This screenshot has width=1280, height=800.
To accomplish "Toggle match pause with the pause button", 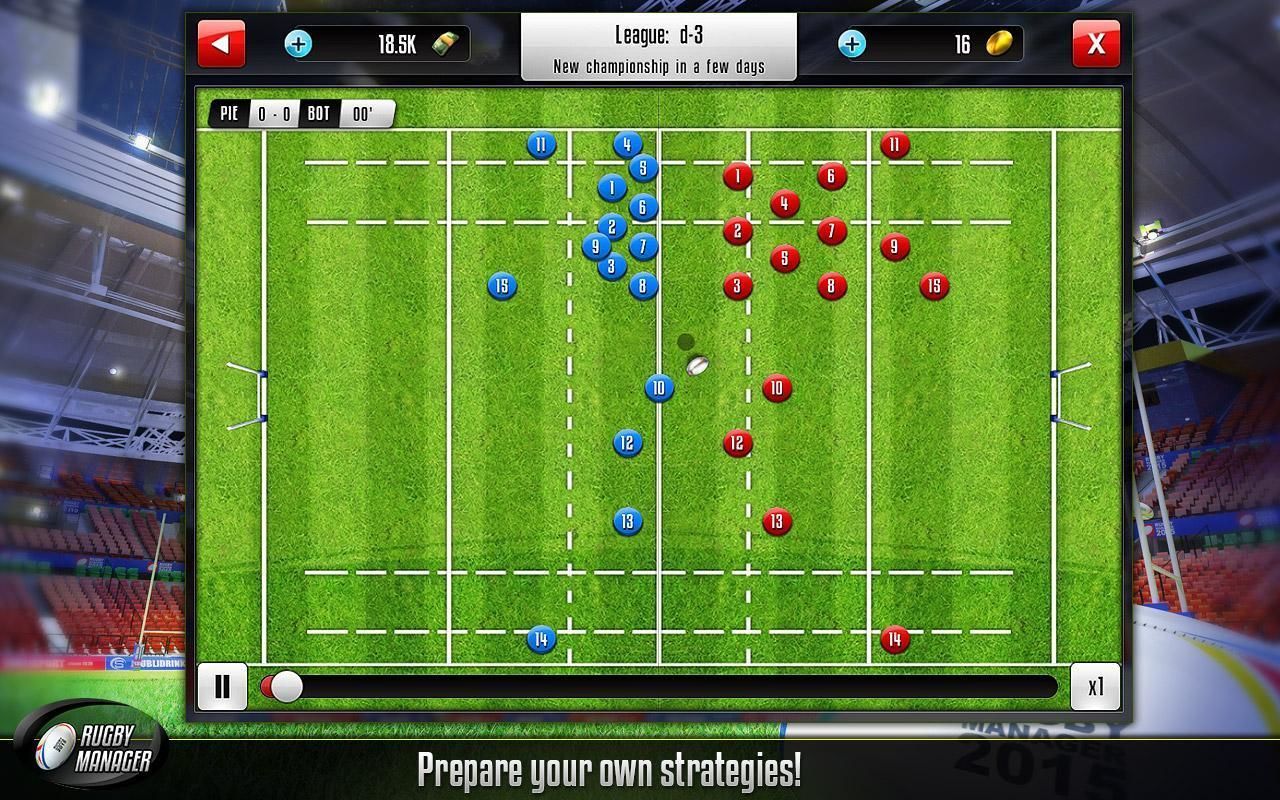I will click(x=222, y=686).
